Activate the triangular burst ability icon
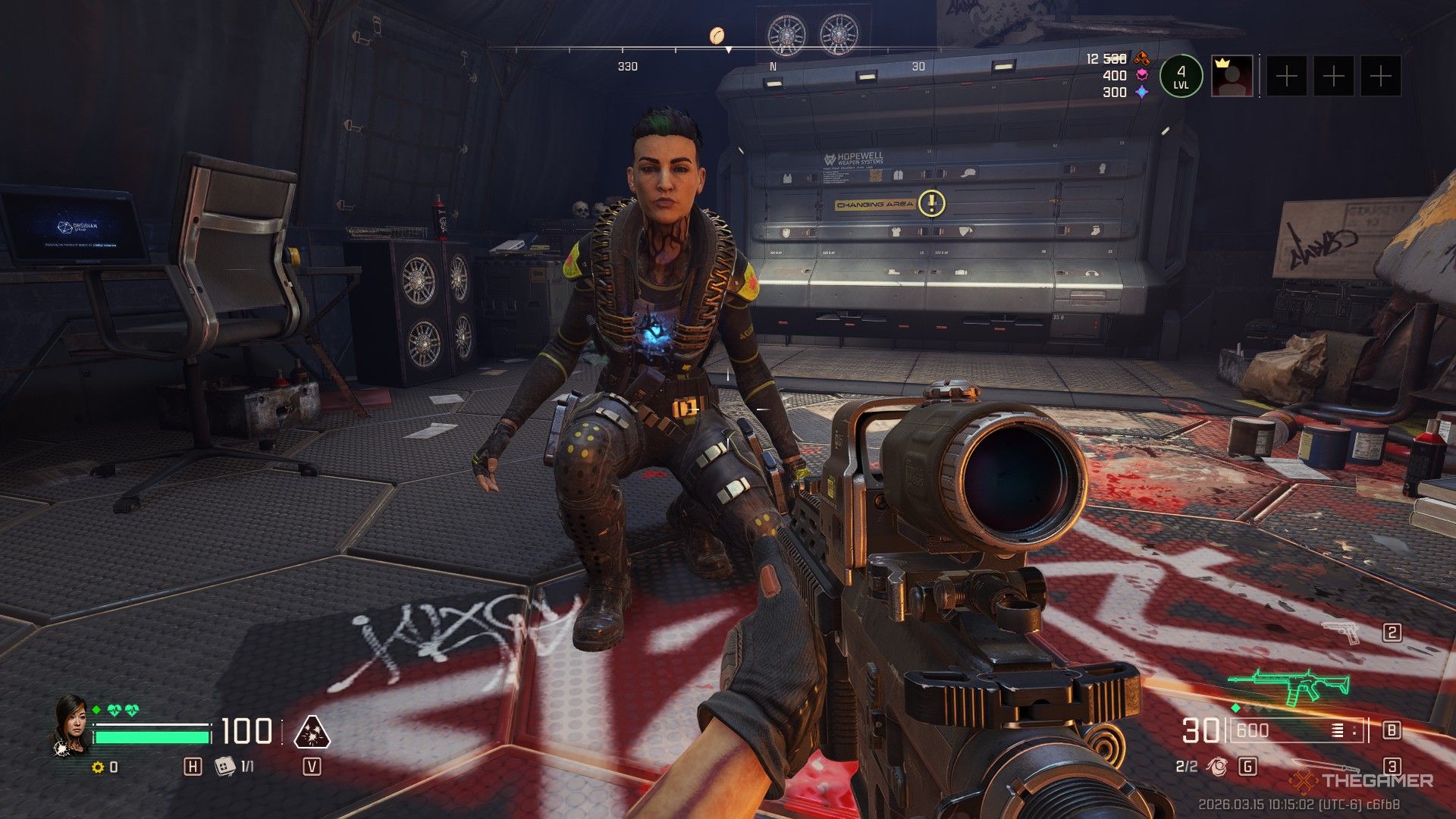Screen dimensions: 1456x819 [x=311, y=731]
